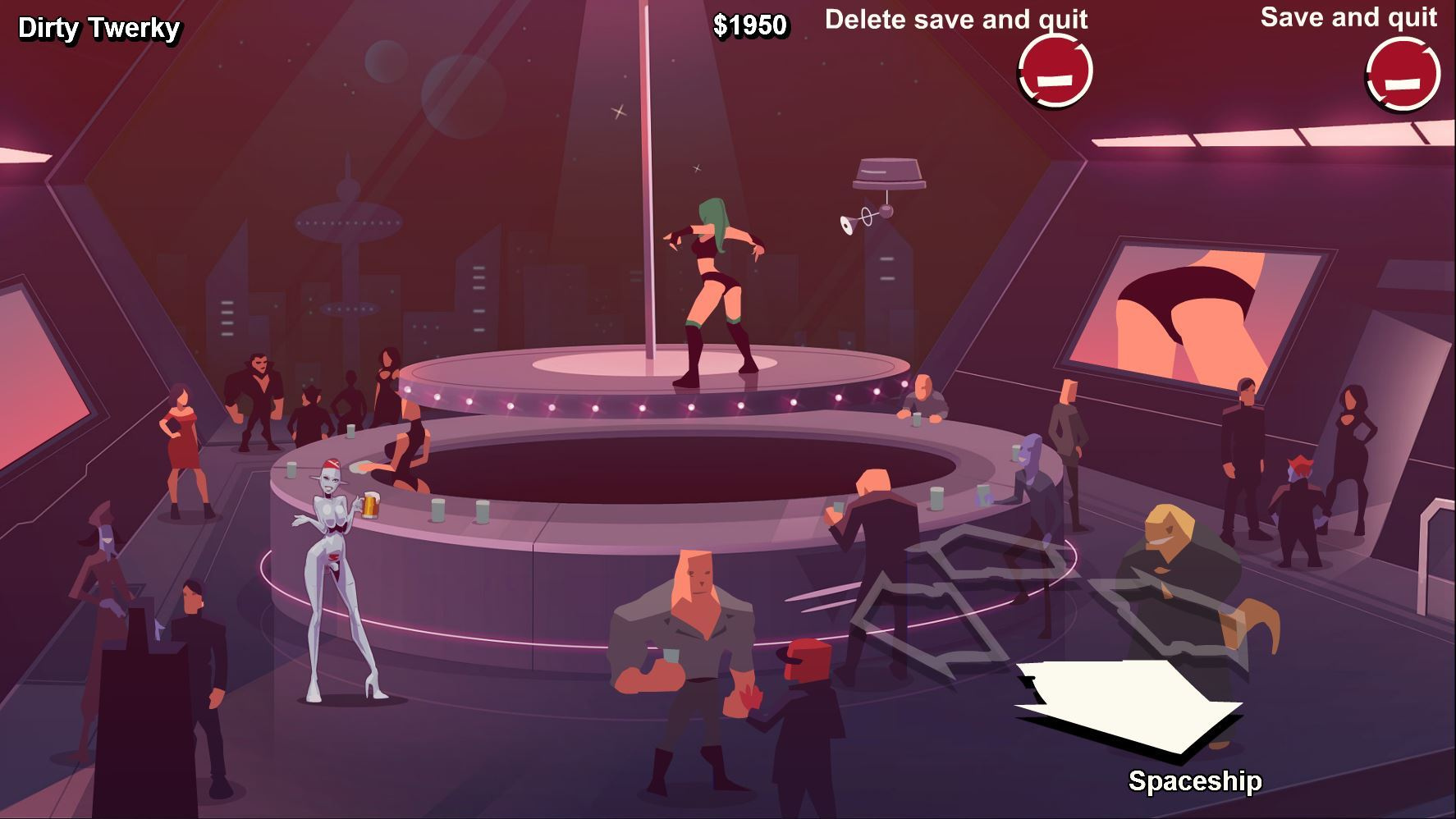Click the Delete save and quit button

pos(1055,71)
